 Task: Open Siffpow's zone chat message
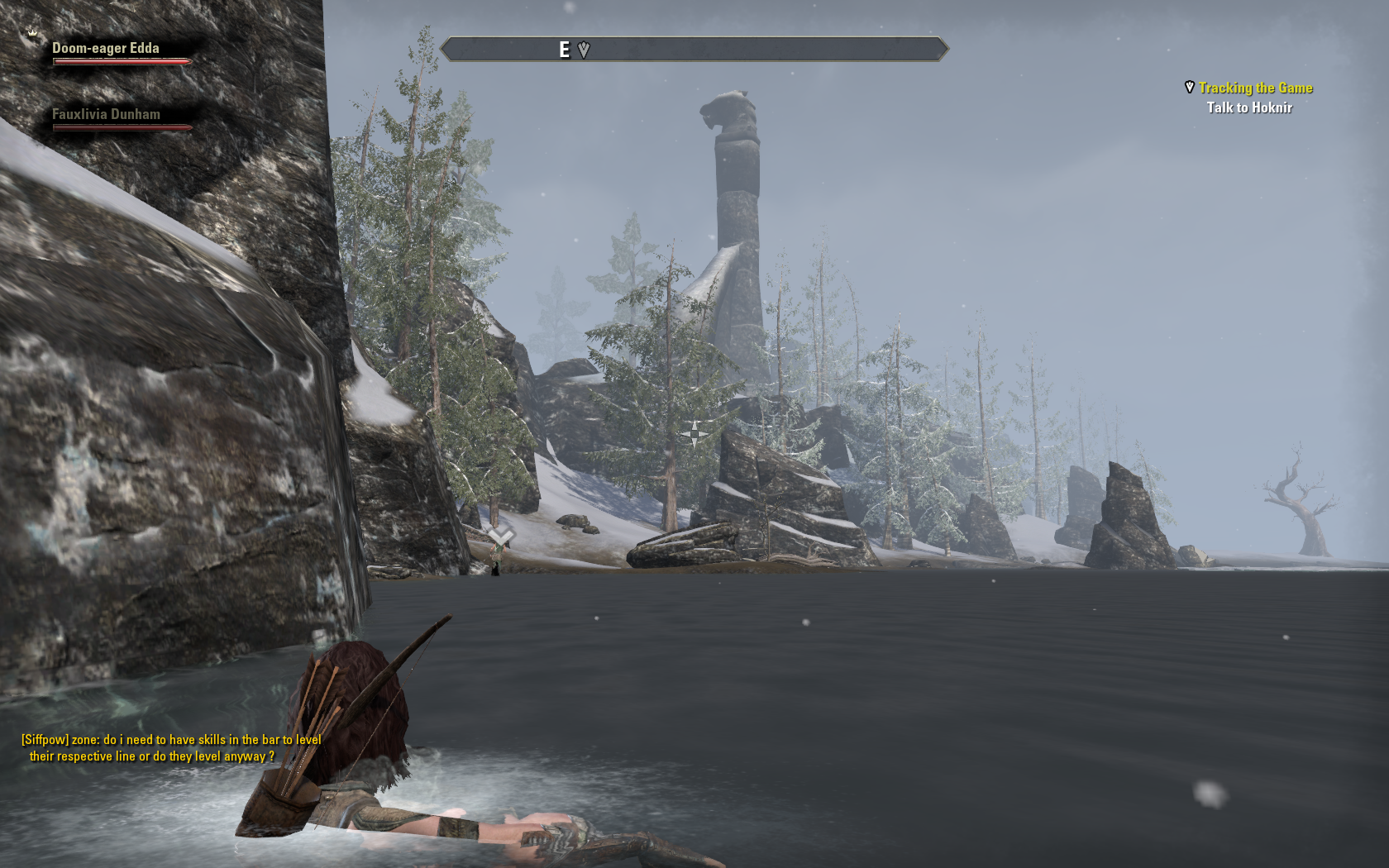pyautogui.click(x=171, y=748)
